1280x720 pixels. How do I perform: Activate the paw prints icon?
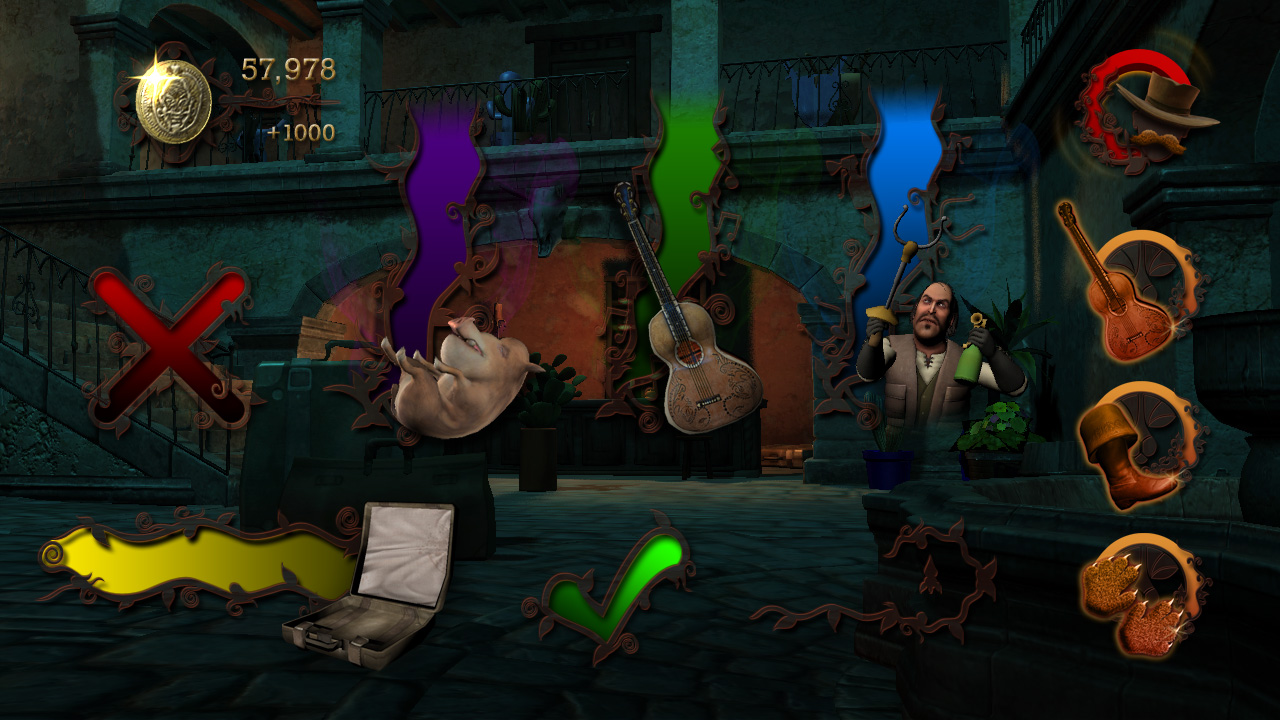1139,603
